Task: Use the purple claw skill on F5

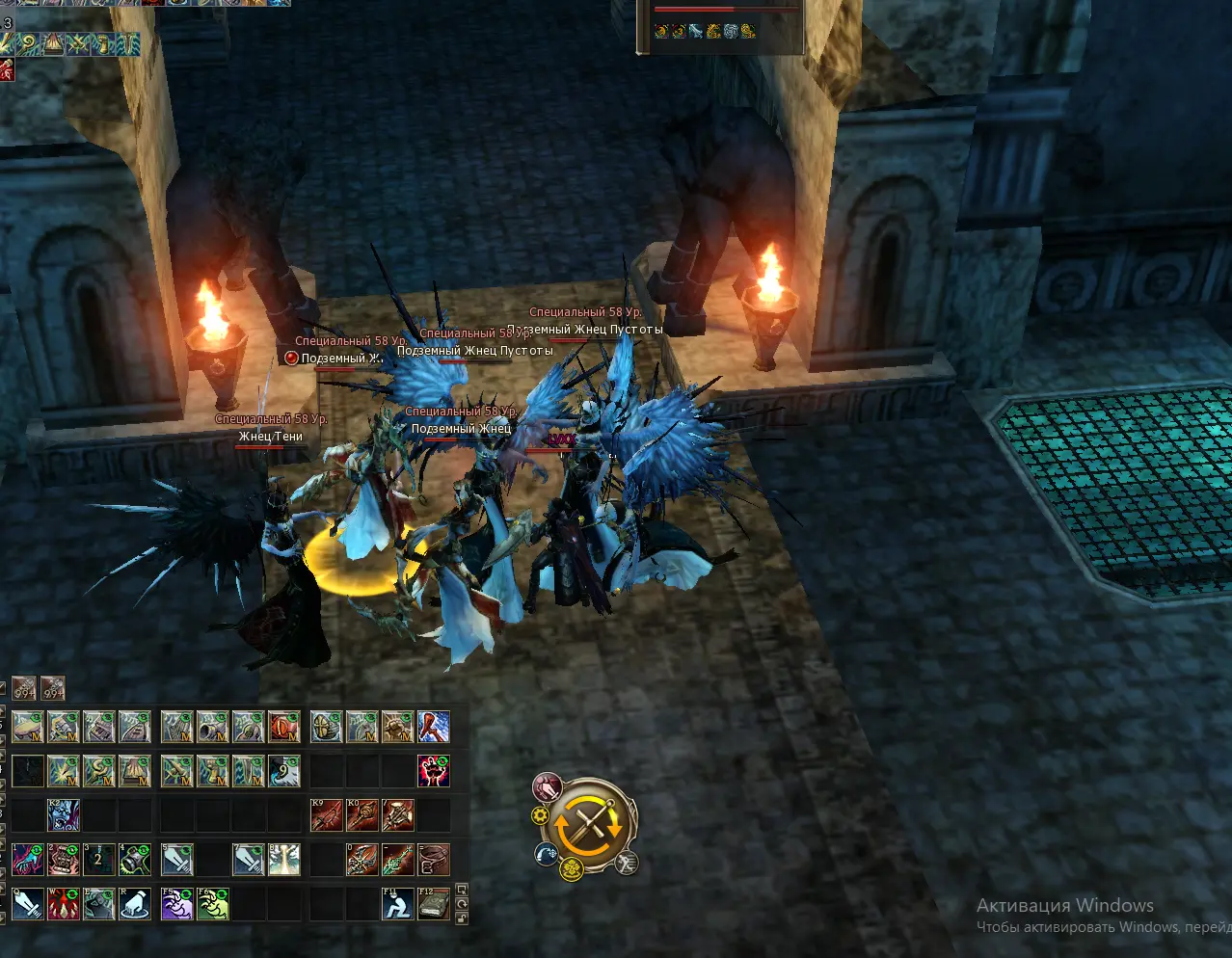Action: click(x=177, y=904)
